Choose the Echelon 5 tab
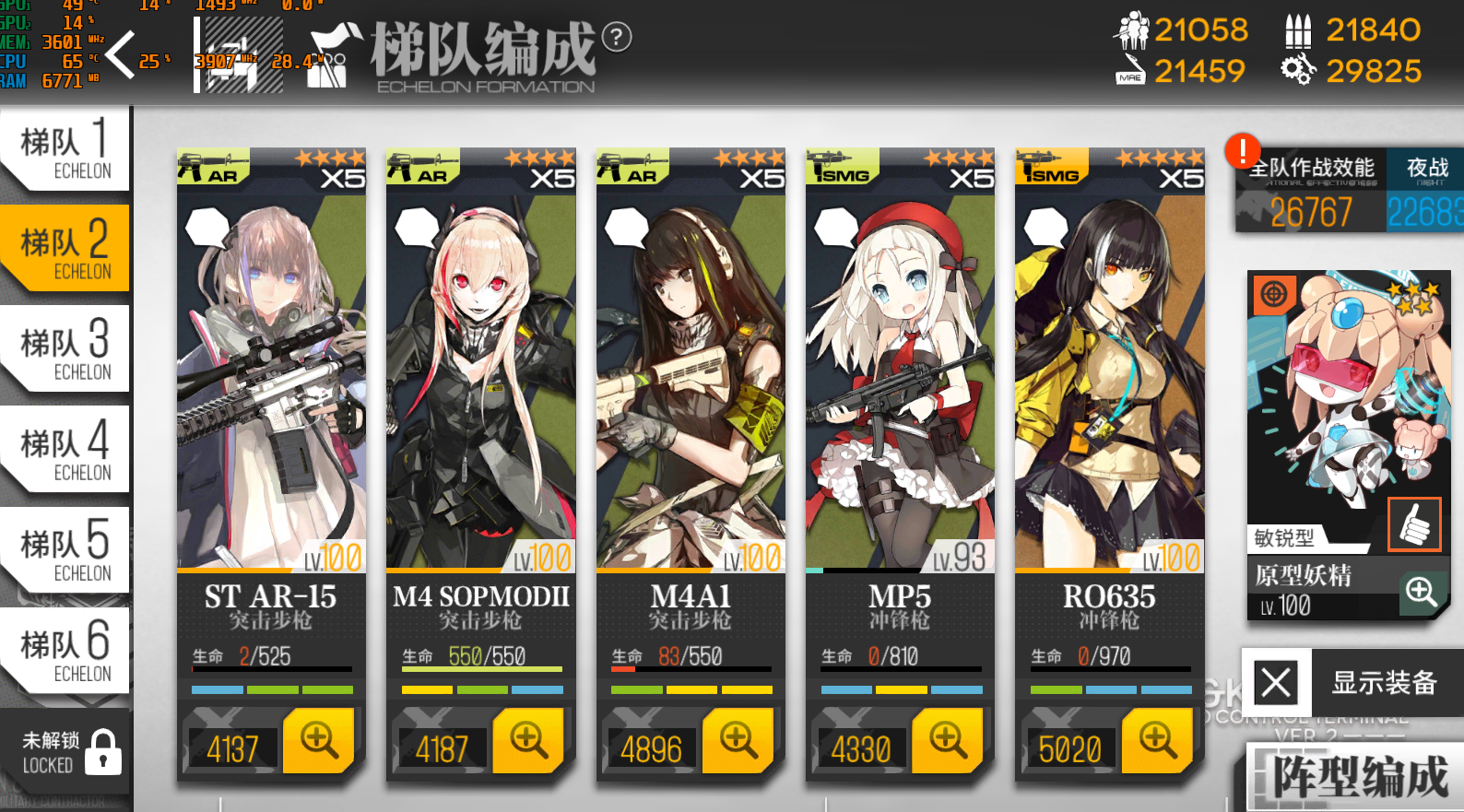 pyautogui.click(x=65, y=550)
